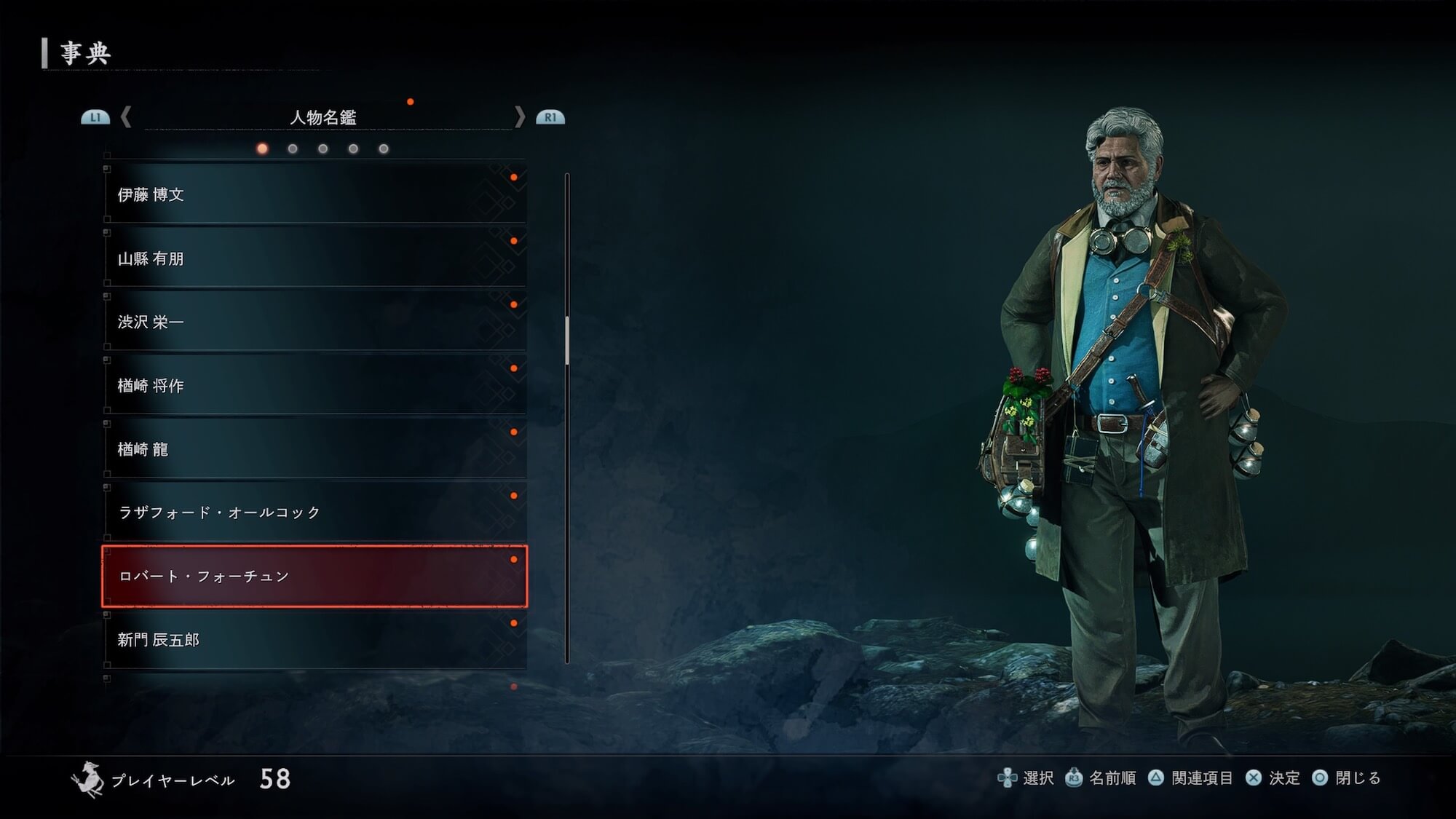Screen dimensions: 1456x819
Task: Jump to the last page dot
Action: pos(384,149)
